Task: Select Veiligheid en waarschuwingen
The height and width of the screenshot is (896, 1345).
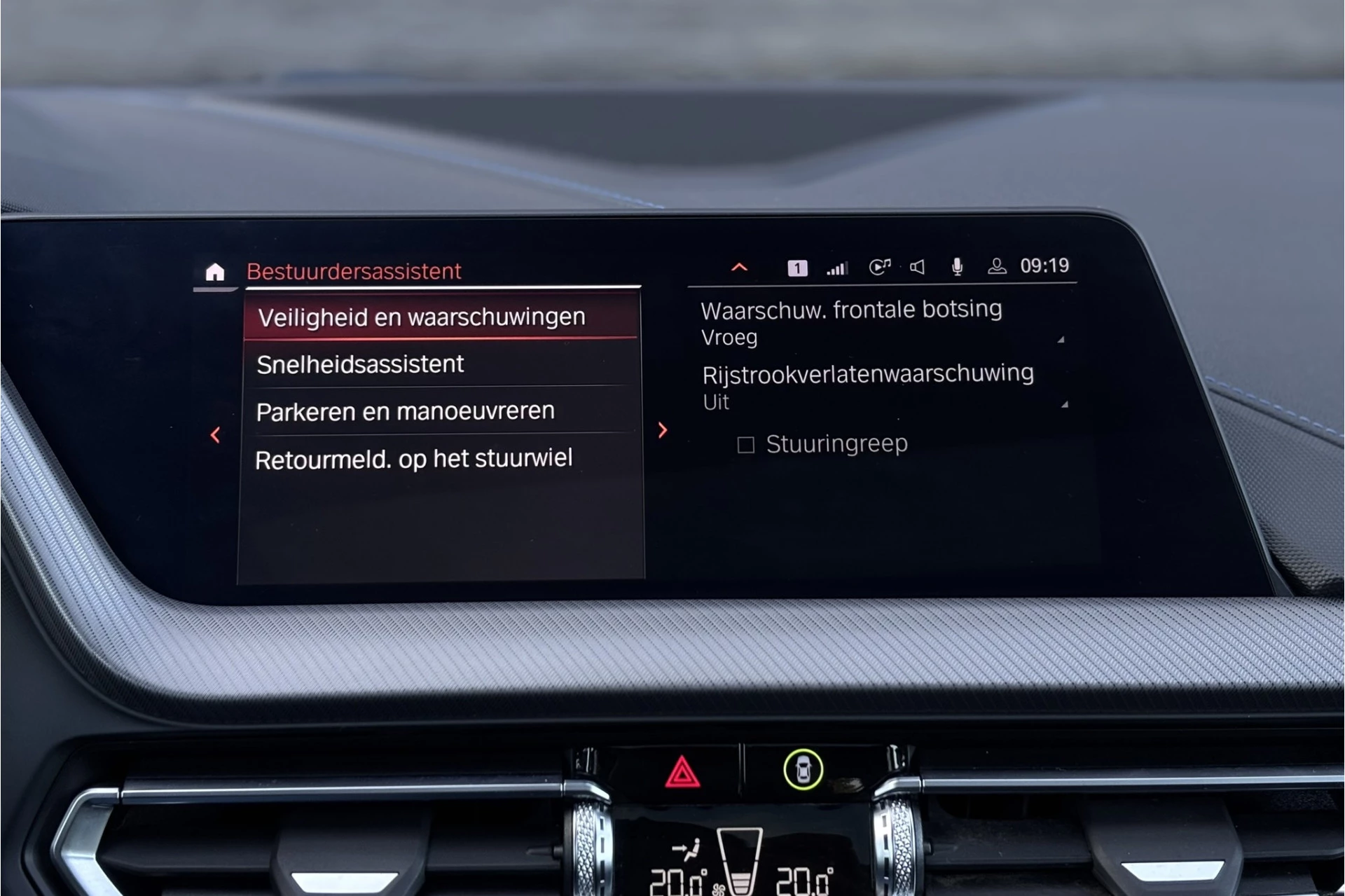Action: [422, 316]
